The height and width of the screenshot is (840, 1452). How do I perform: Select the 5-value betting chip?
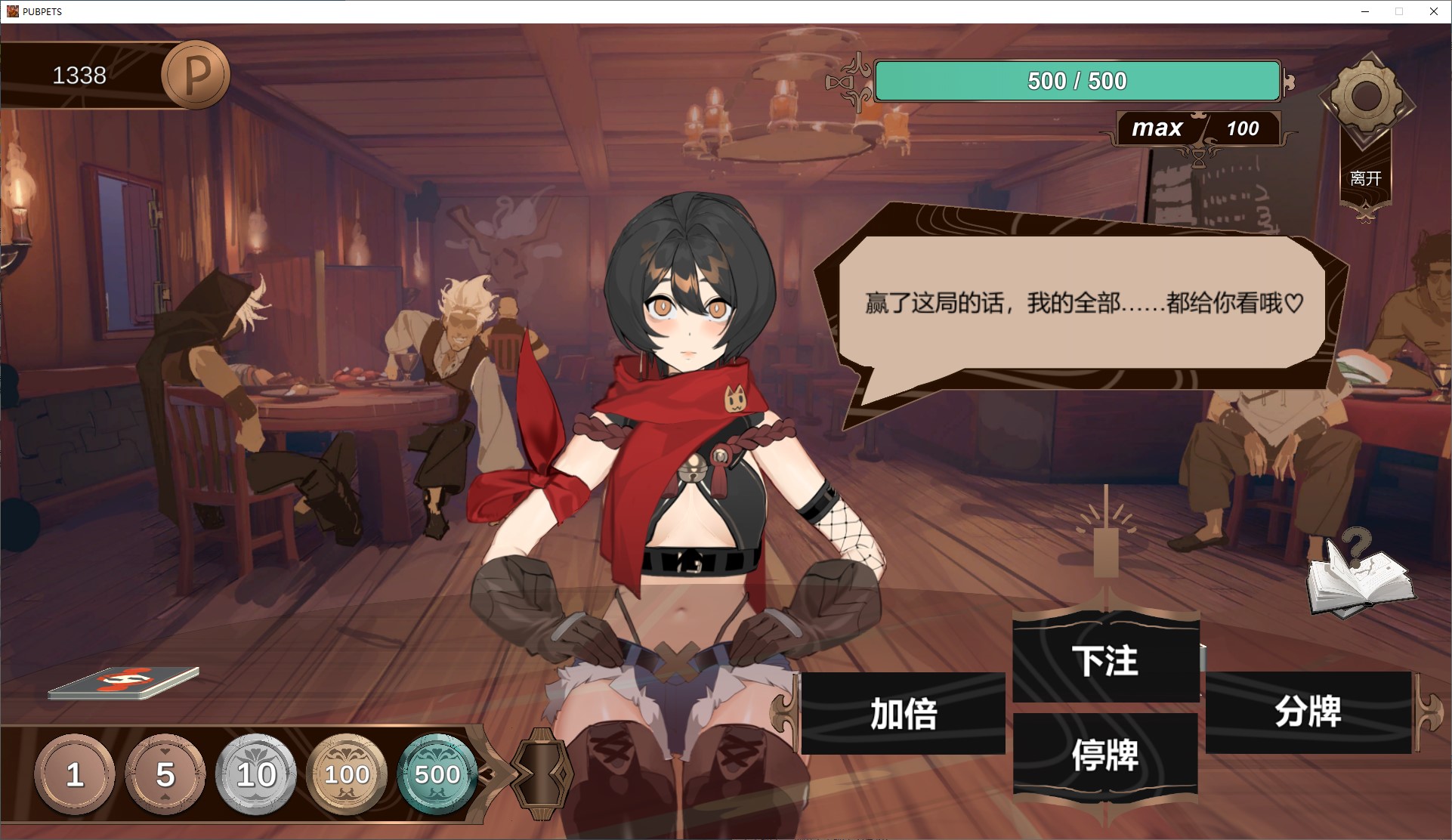click(165, 775)
